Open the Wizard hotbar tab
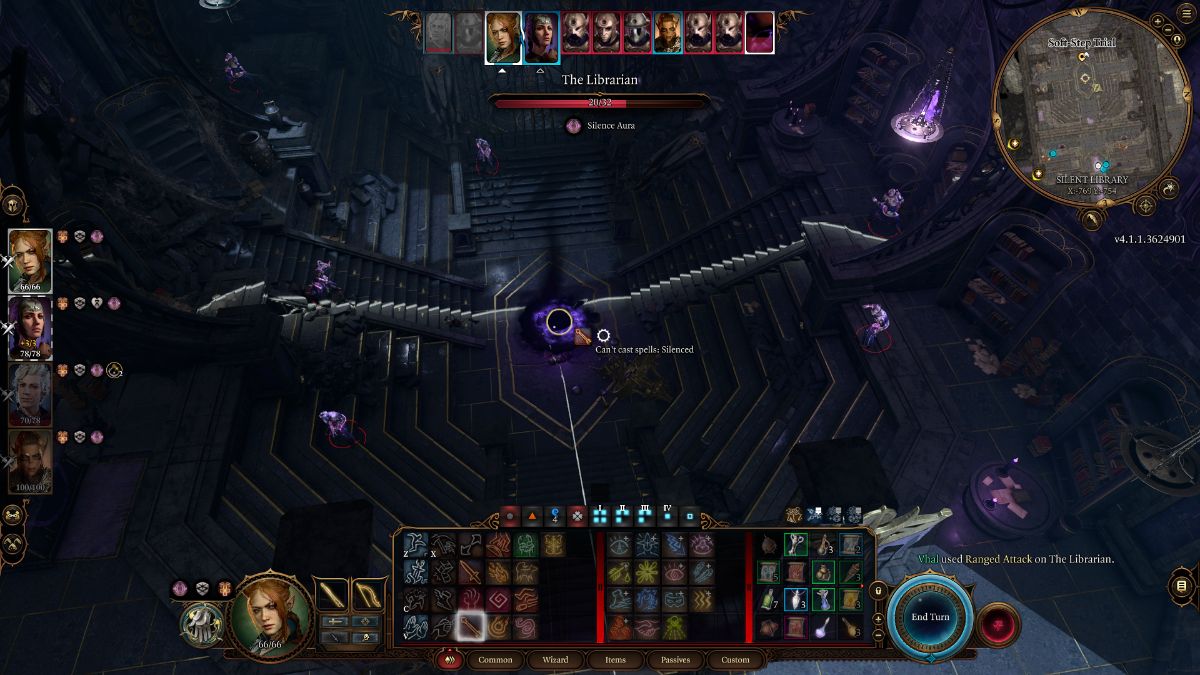The width and height of the screenshot is (1200, 675). point(555,660)
